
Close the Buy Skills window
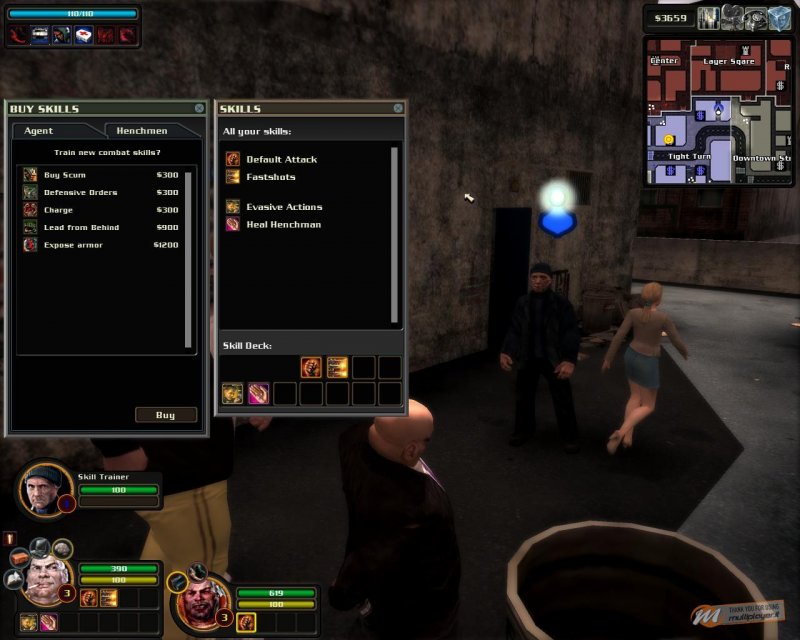tap(199, 108)
